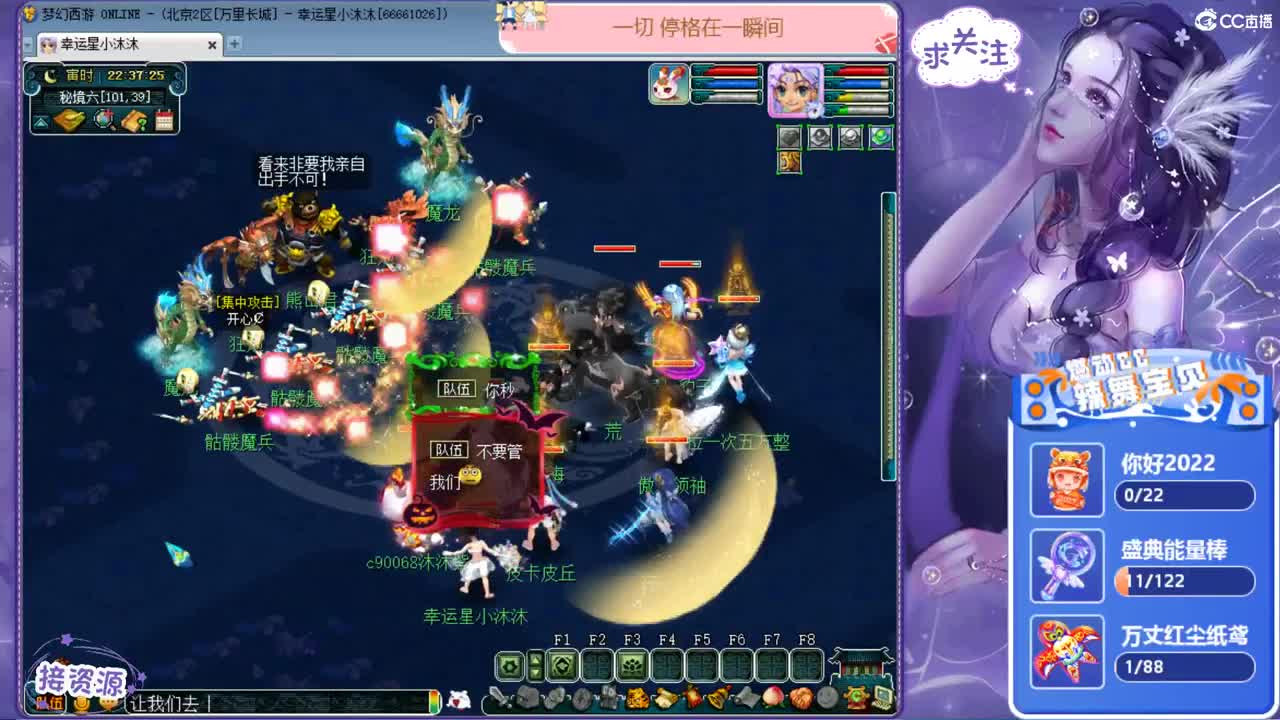This screenshot has width=1280, height=720.
Task: Open the pet panel via the tiger icon
Action: tap(636, 698)
